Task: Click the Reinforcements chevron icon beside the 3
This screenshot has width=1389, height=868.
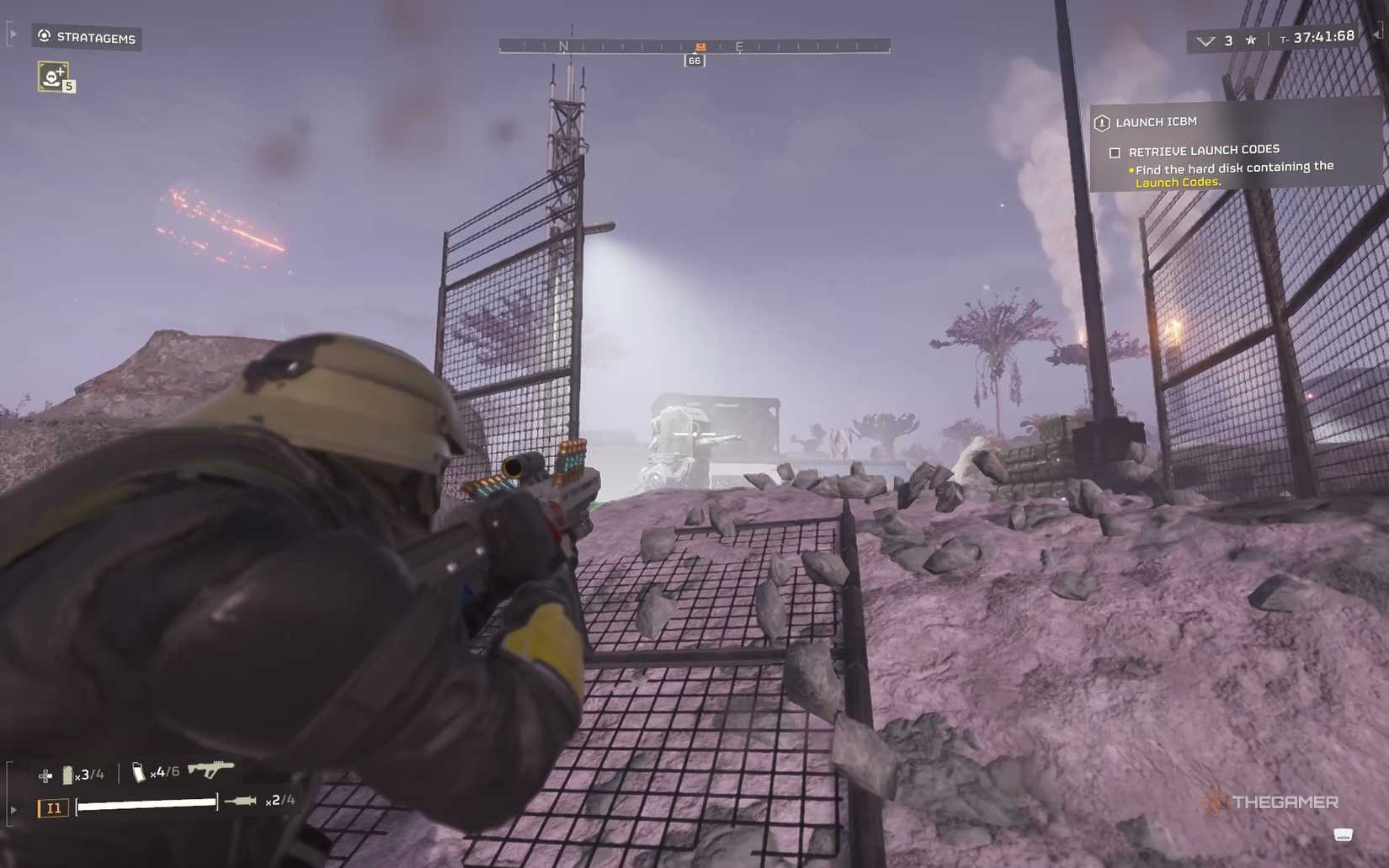Action: point(1207,40)
